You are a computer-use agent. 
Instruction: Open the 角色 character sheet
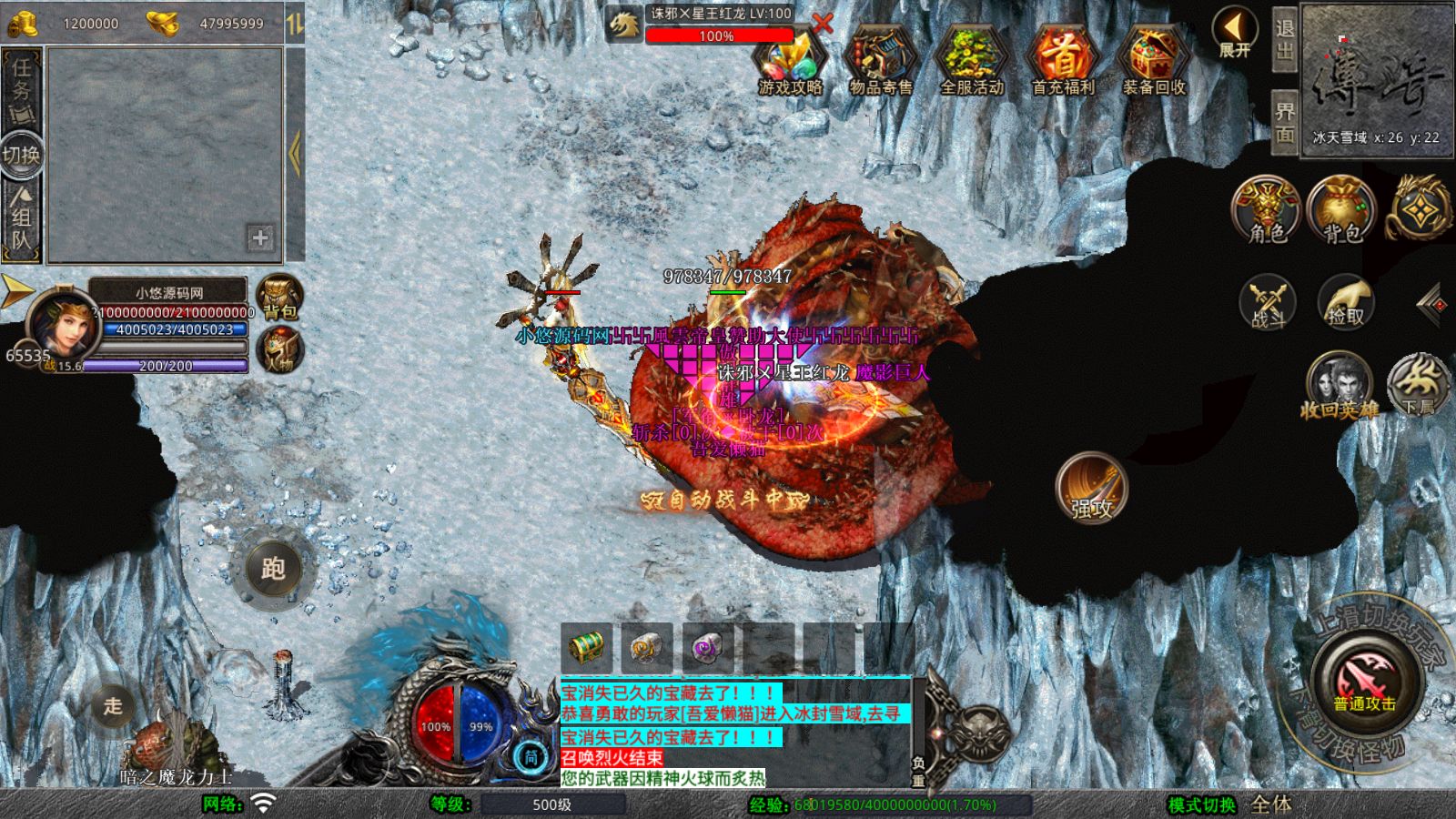point(1267,210)
